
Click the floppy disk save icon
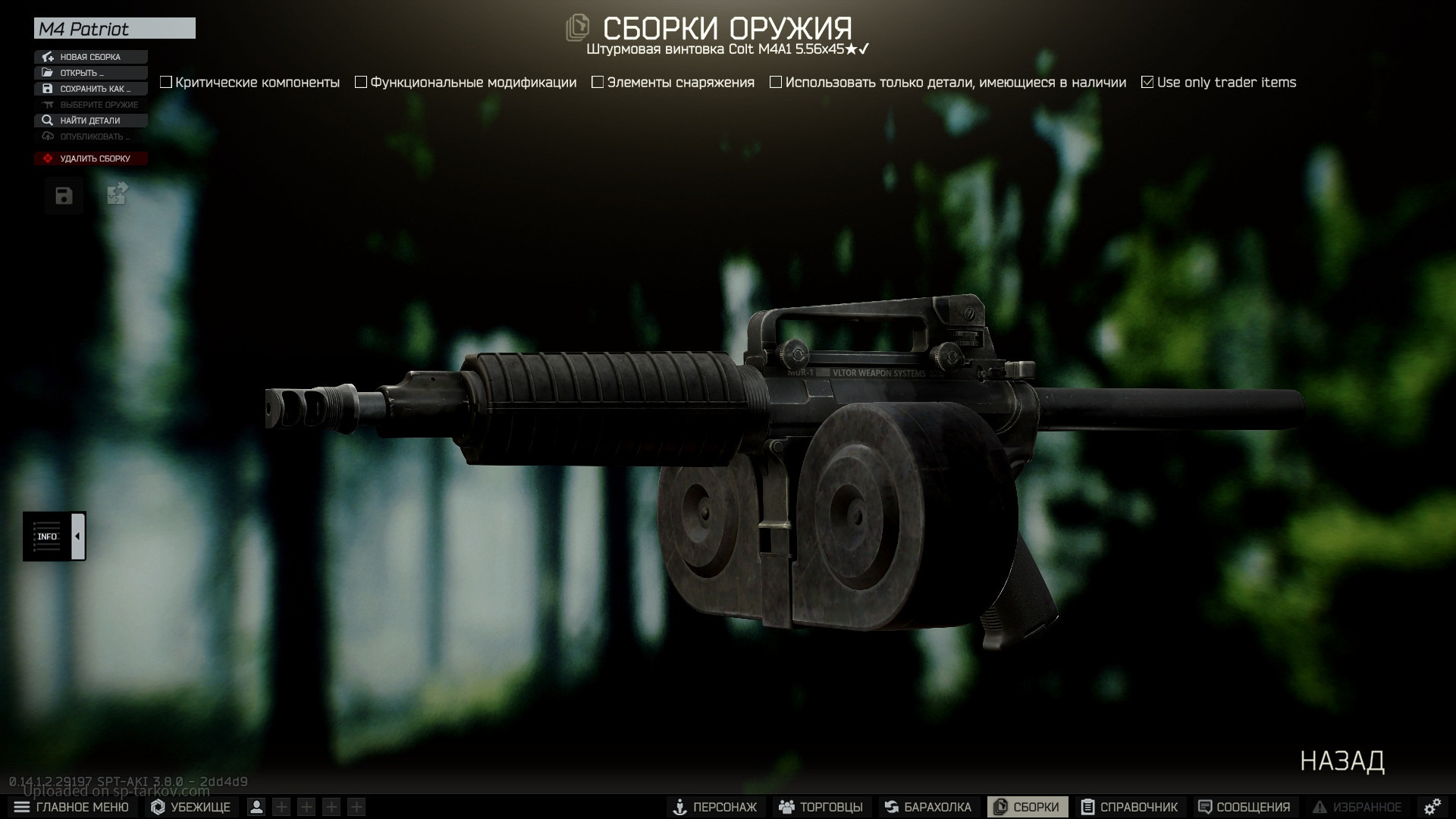pos(64,196)
